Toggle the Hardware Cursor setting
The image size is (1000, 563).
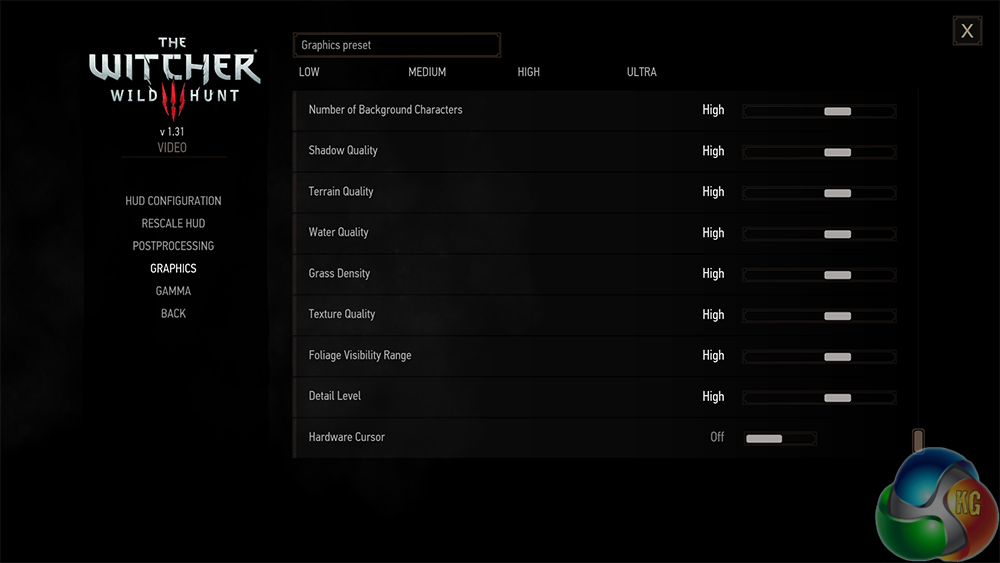[x=780, y=438]
